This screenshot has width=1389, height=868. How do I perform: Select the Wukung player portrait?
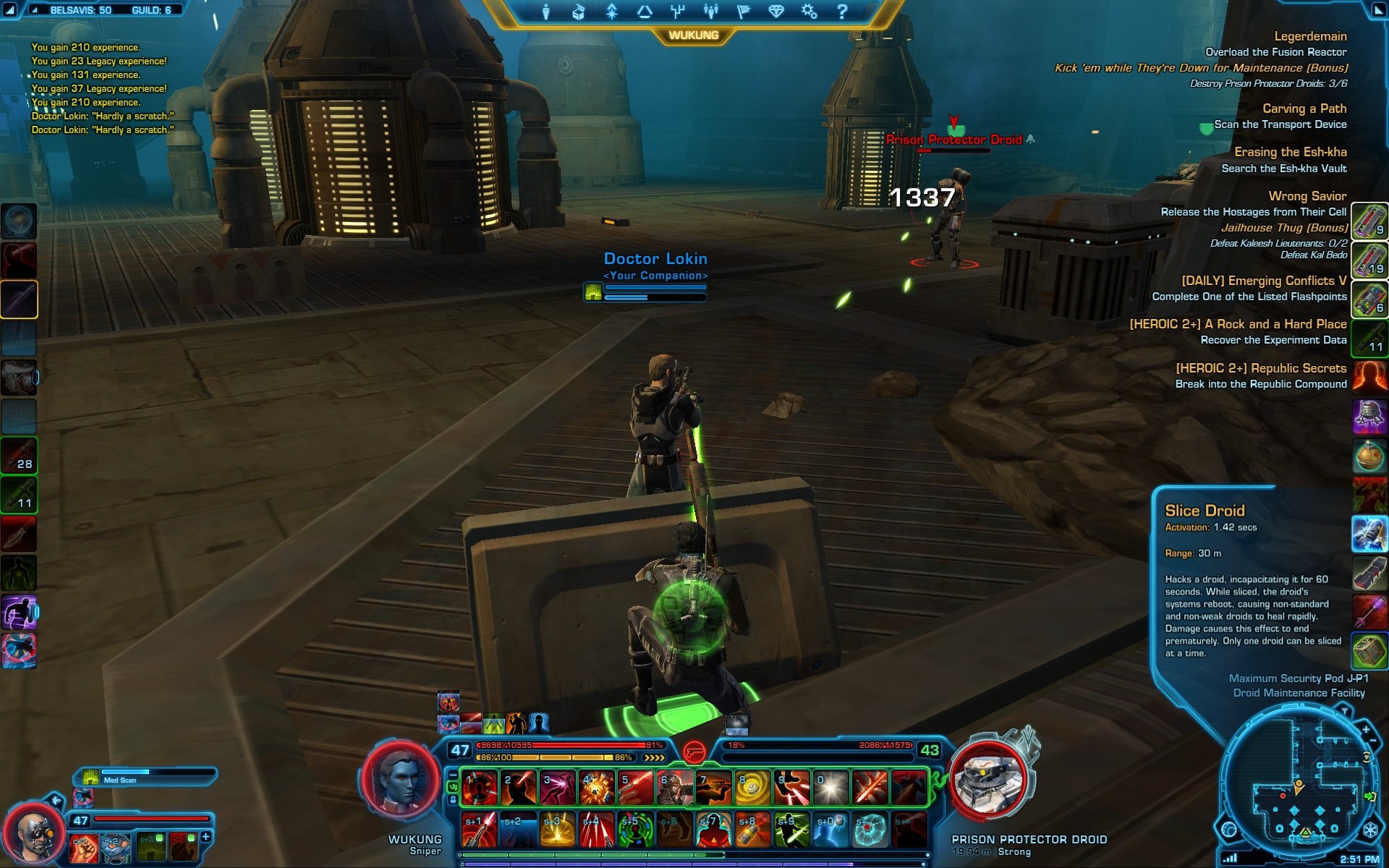[400, 783]
